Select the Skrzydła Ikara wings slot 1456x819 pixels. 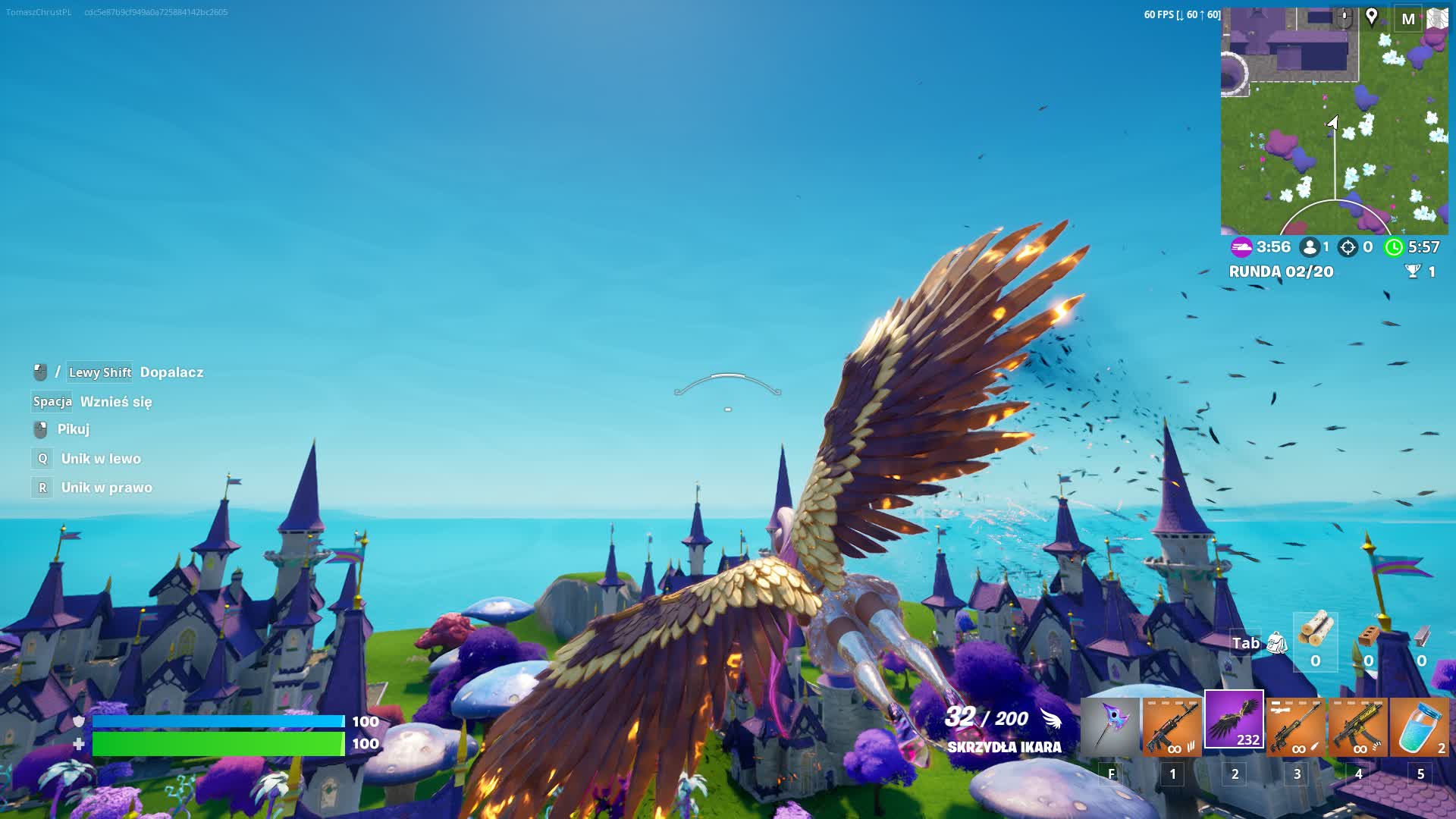[1235, 720]
